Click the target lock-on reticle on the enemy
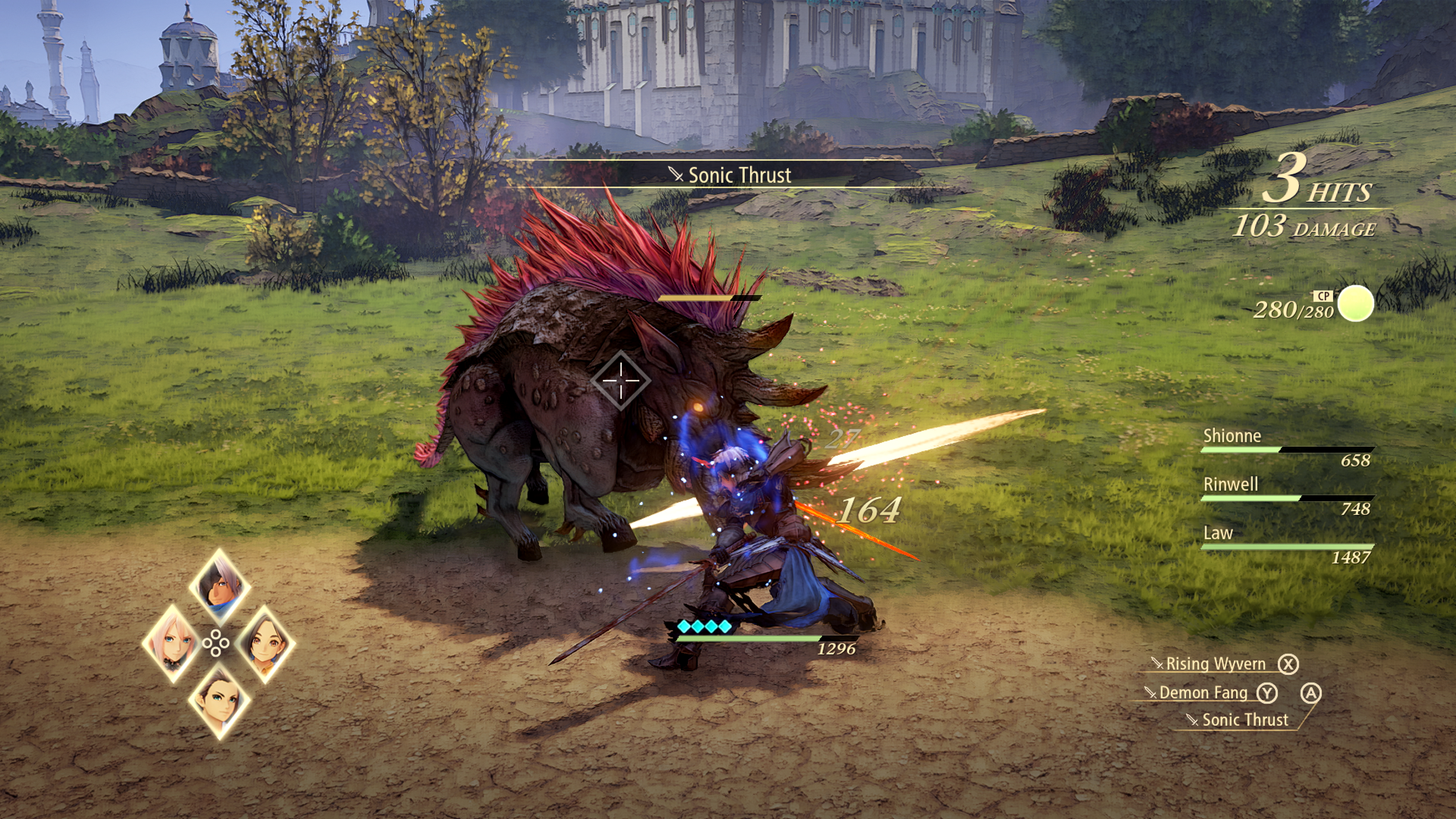Viewport: 1456px width, 819px height. (620, 381)
